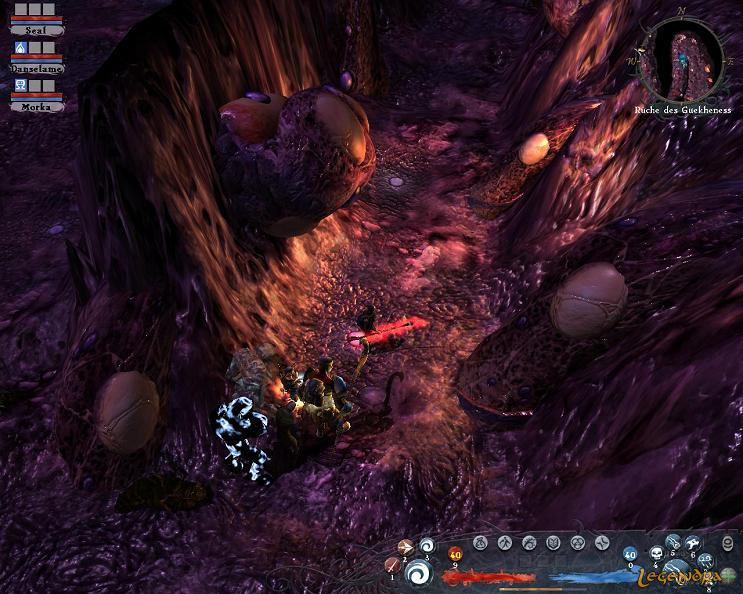This screenshot has width=743, height=594.
Task: Use the arrow shot skill icon
Action: [406, 547]
